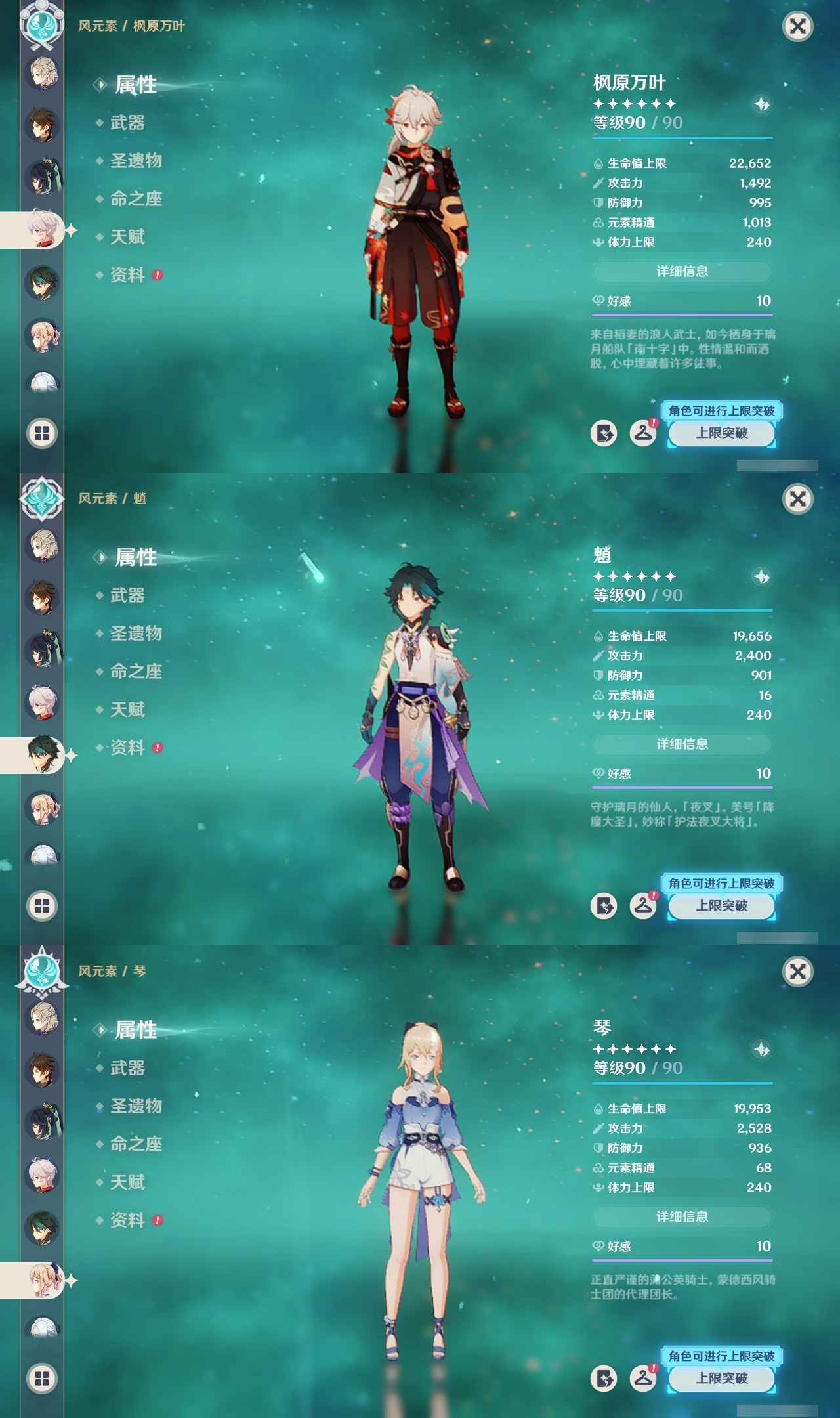This screenshot has height=1418, width=840.
Task: Click the HP droplet icon beside 生命值上限
Action: point(598,163)
